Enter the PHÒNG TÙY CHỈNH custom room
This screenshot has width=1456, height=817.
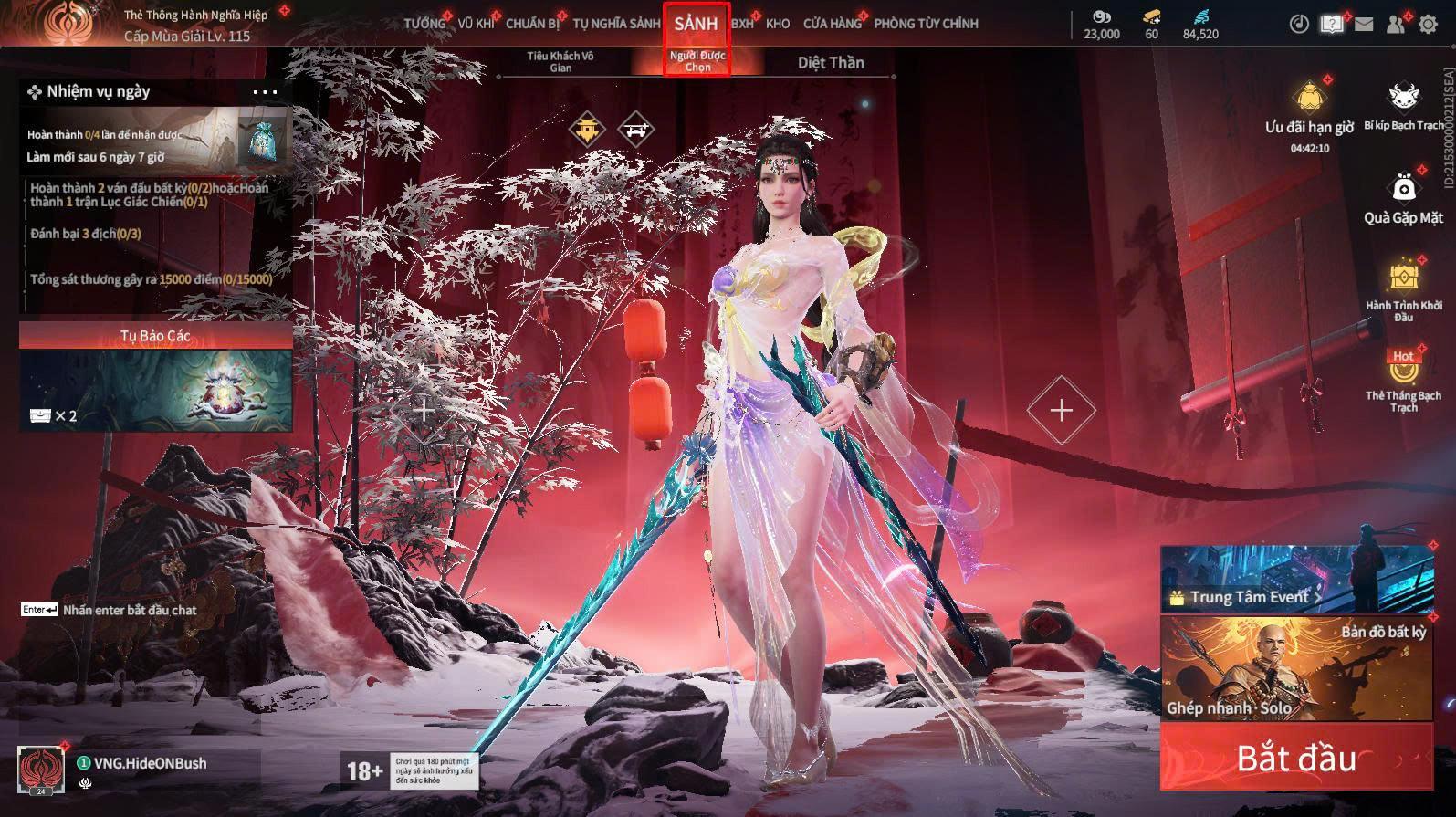point(926,24)
